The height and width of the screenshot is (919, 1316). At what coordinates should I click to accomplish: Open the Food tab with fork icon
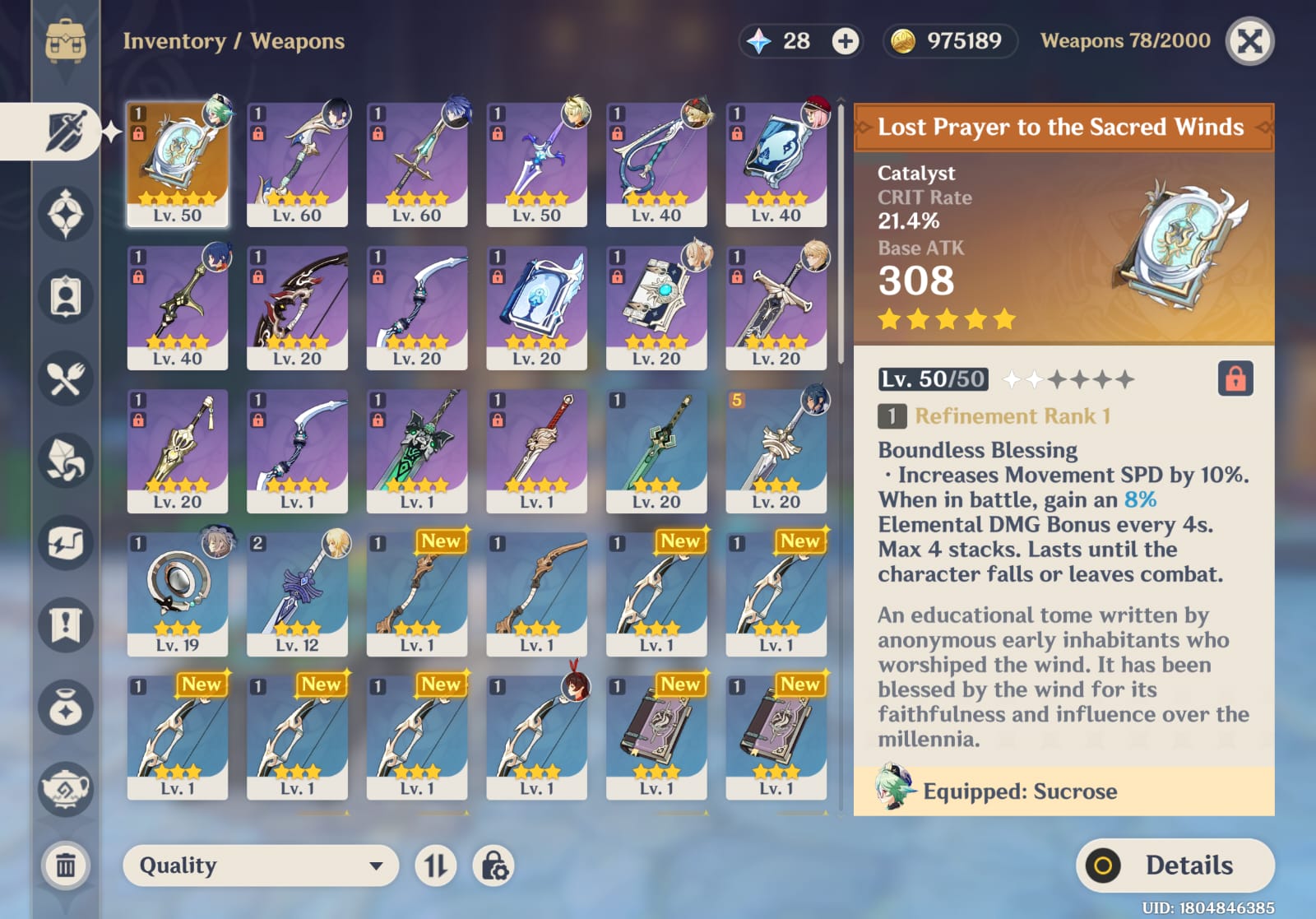click(66, 378)
